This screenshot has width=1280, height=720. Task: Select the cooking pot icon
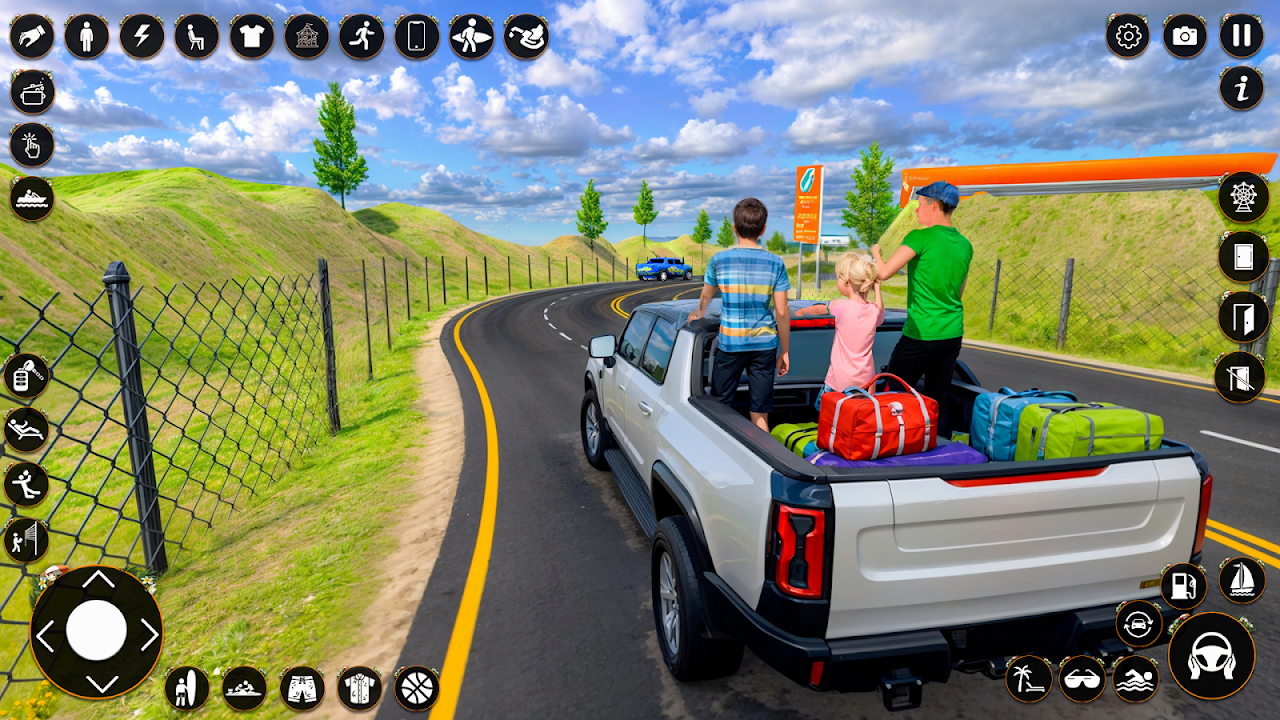pyautogui.click(x=32, y=93)
